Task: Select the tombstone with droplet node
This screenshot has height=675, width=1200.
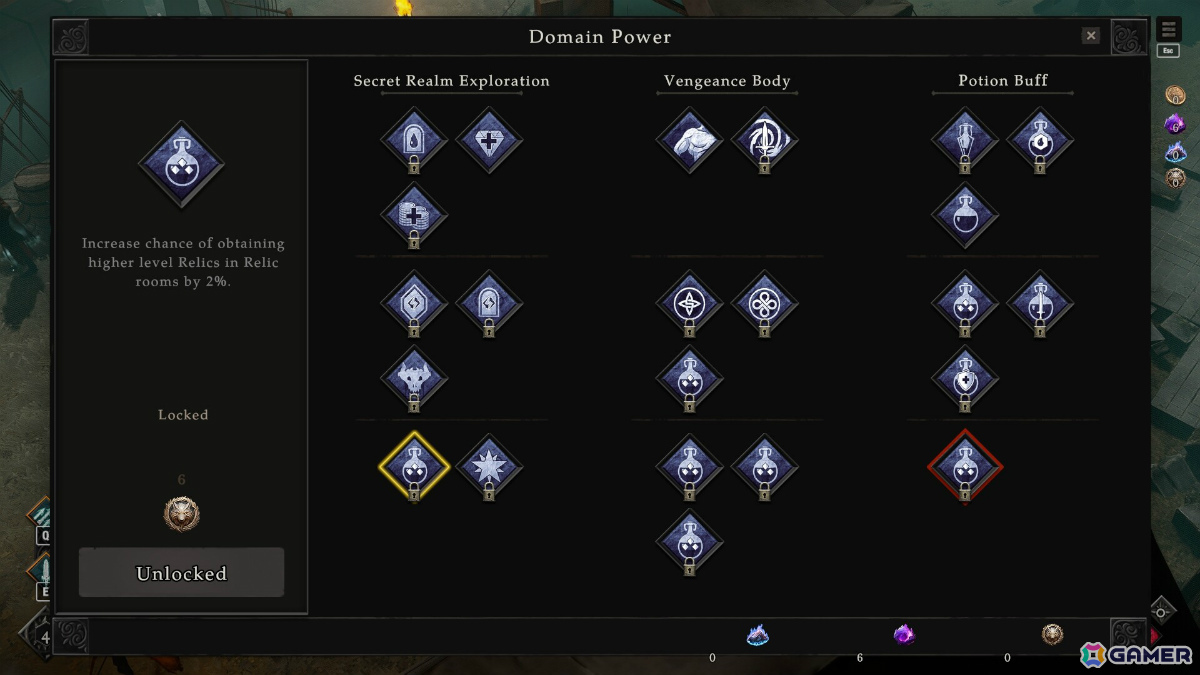Action: [414, 140]
